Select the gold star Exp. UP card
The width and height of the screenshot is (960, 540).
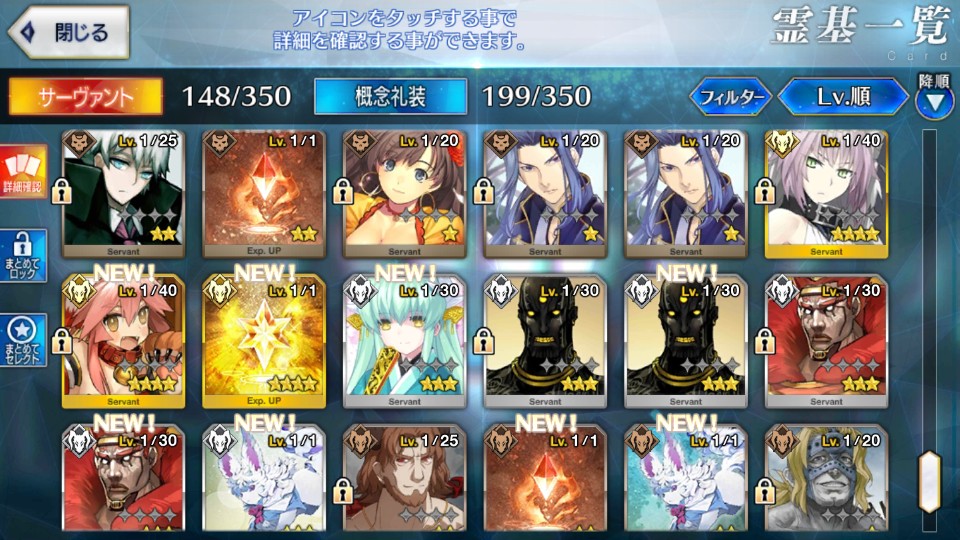262,340
